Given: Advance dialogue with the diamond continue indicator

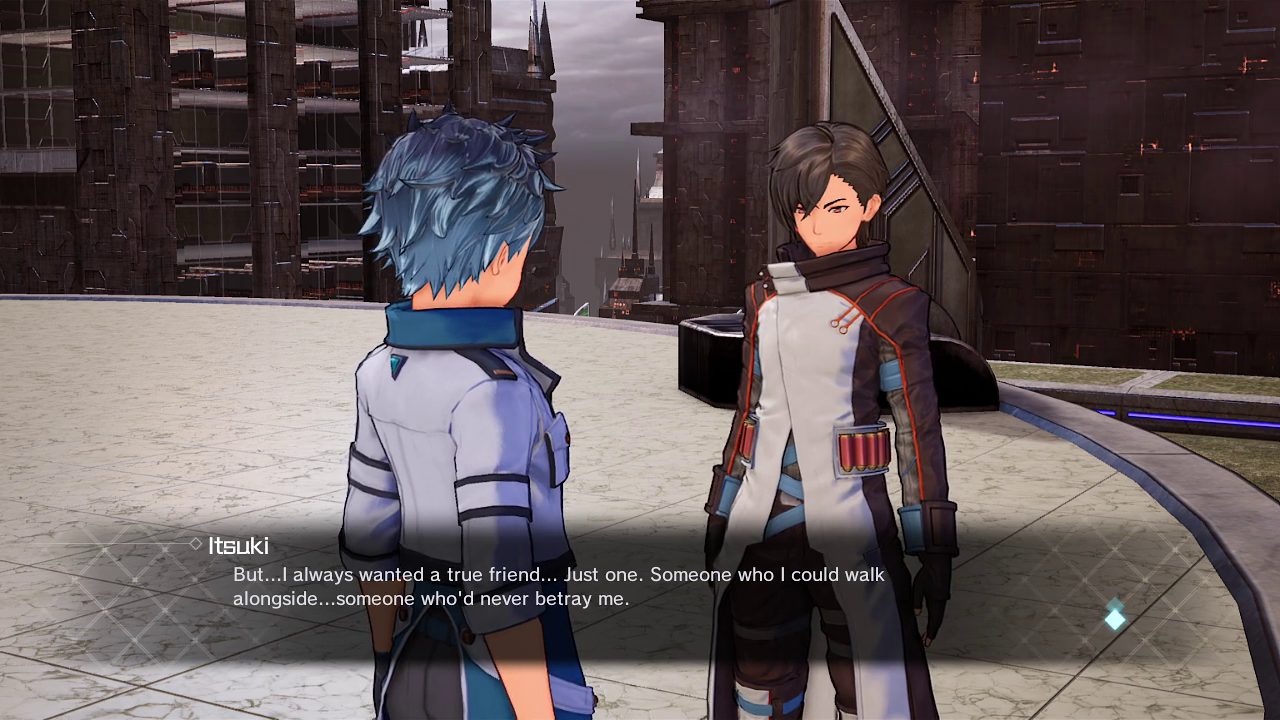Looking at the screenshot, I should (1114, 618).
